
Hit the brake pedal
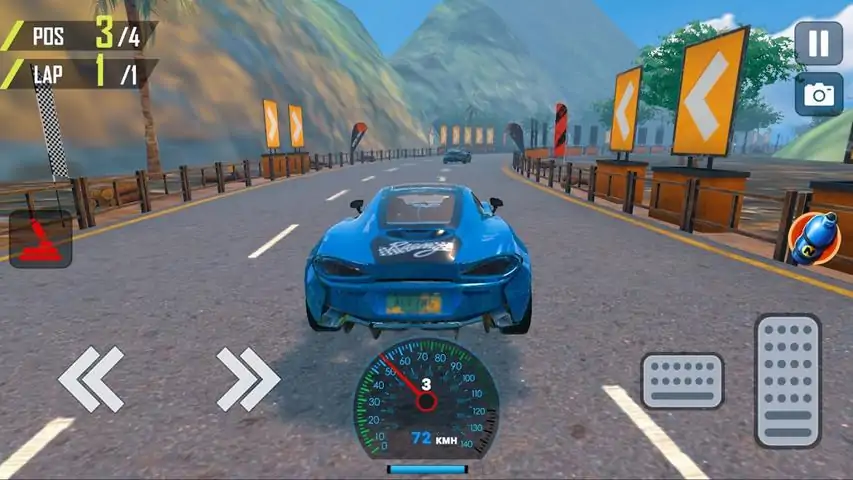click(682, 381)
